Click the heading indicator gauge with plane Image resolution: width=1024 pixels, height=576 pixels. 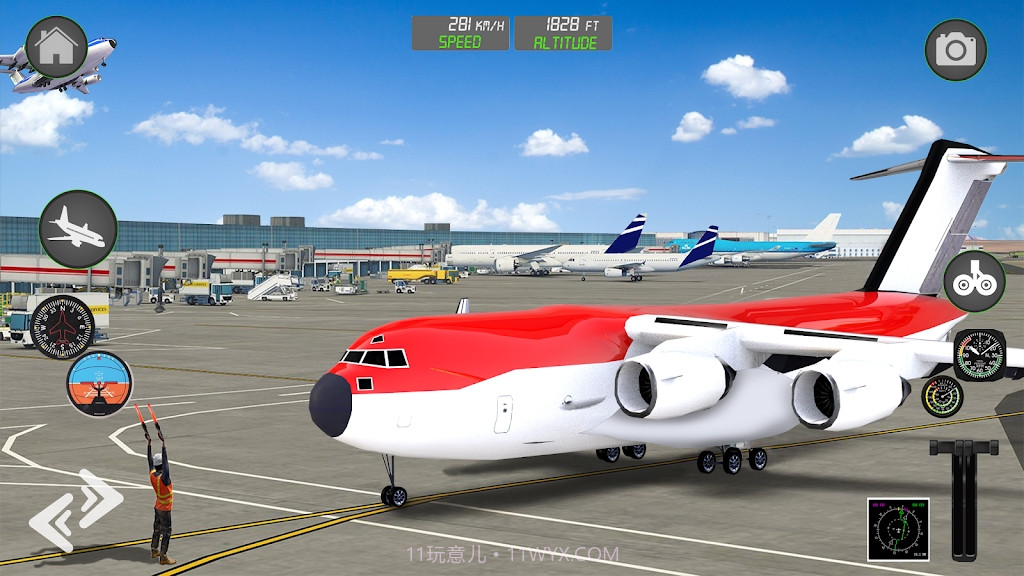pyautogui.click(x=62, y=327)
